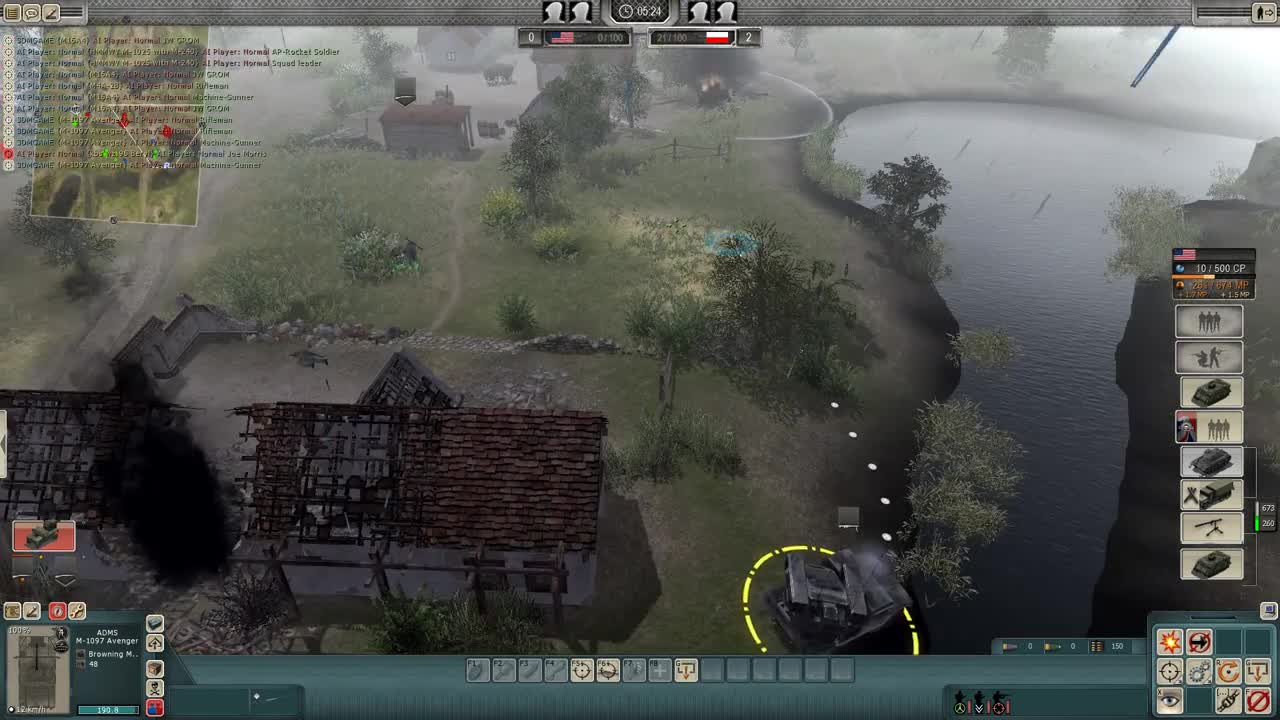Open the inventory crate icon near the unit portrait
The width and height of the screenshot is (1280, 720).
pos(155,670)
